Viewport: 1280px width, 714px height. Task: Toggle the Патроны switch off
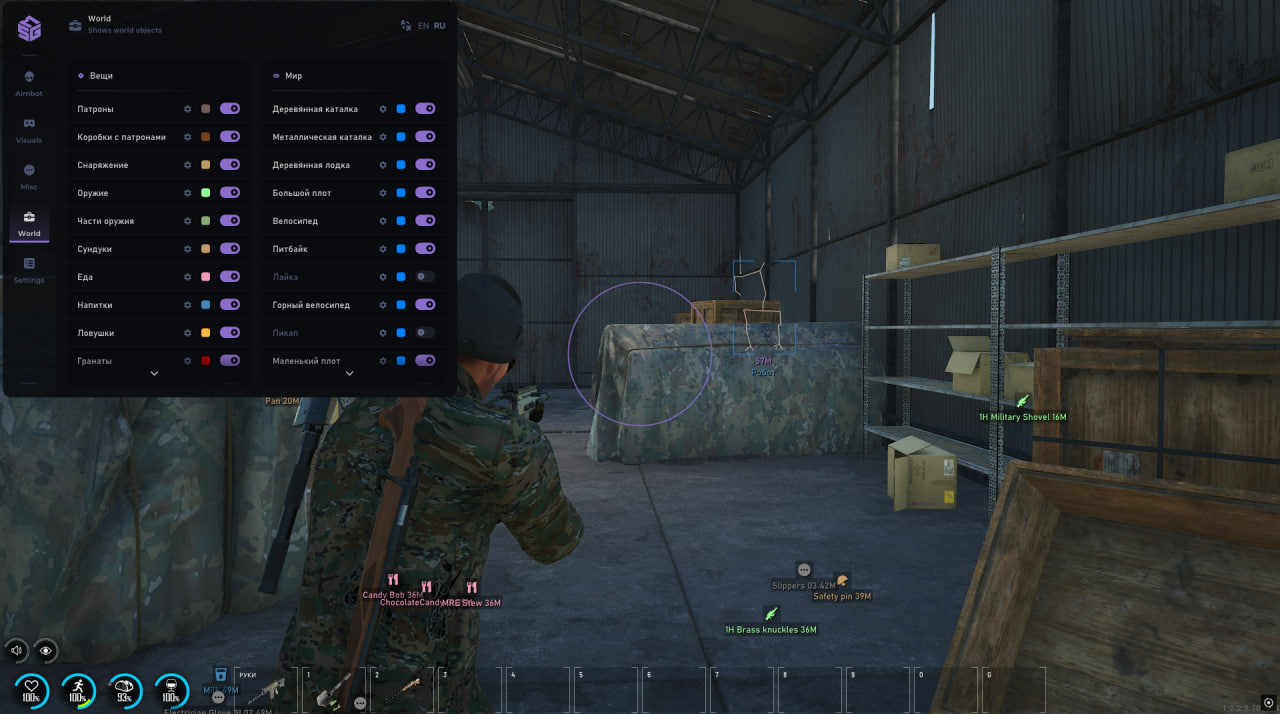[230, 108]
